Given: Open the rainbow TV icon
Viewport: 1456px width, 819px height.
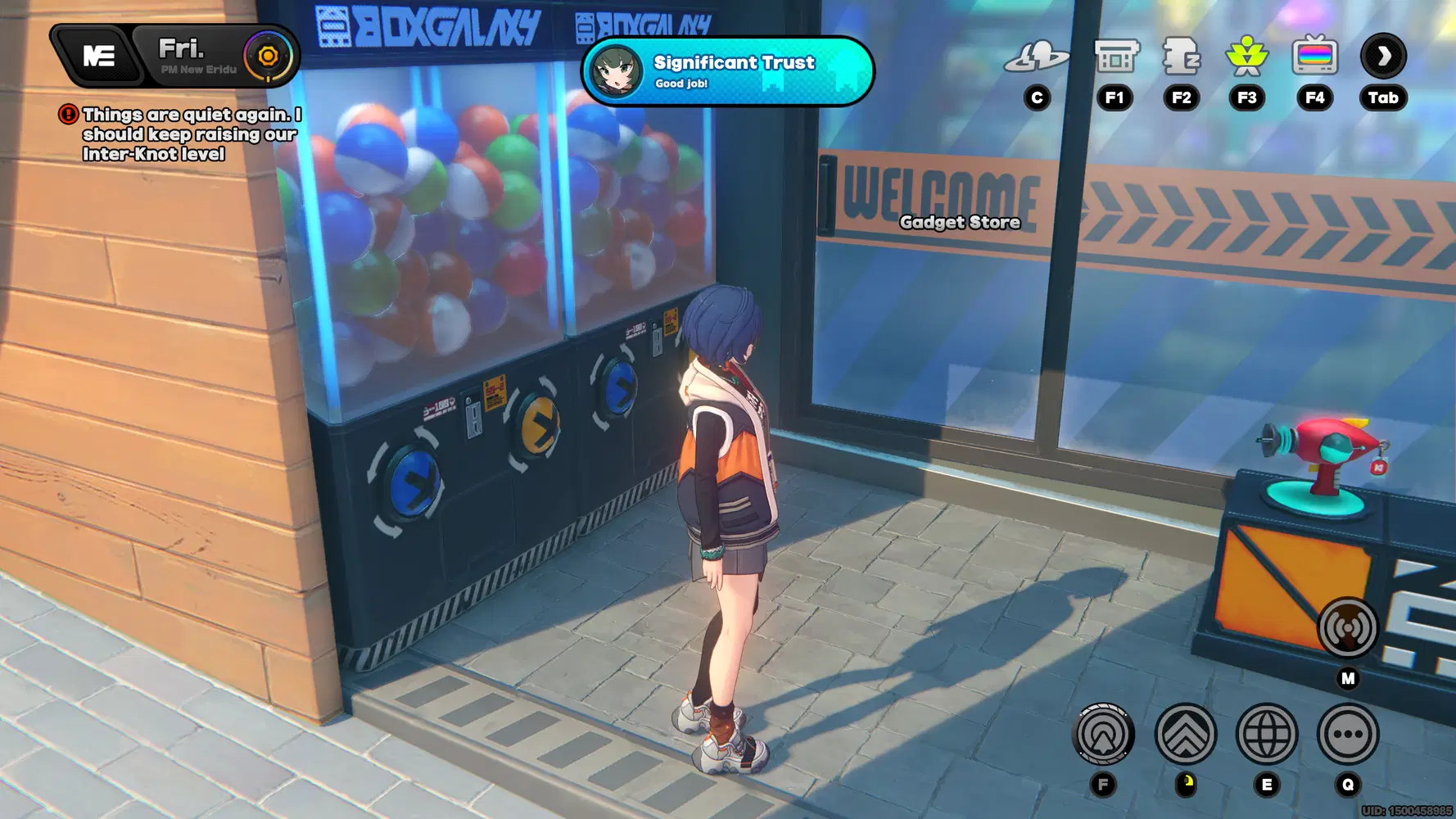Looking at the screenshot, I should (x=1314, y=57).
